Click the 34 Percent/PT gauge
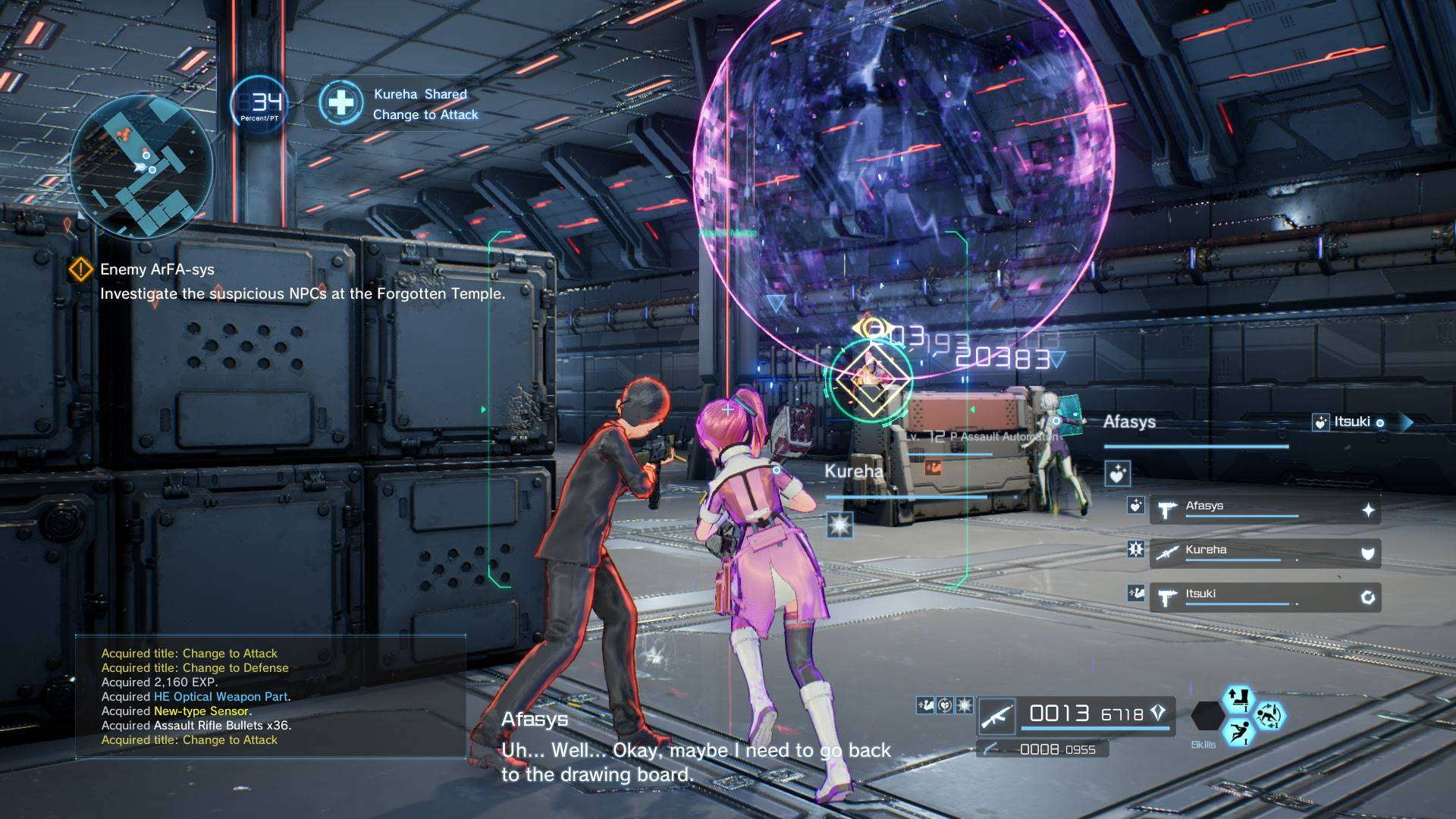The width and height of the screenshot is (1456, 819). [x=259, y=105]
